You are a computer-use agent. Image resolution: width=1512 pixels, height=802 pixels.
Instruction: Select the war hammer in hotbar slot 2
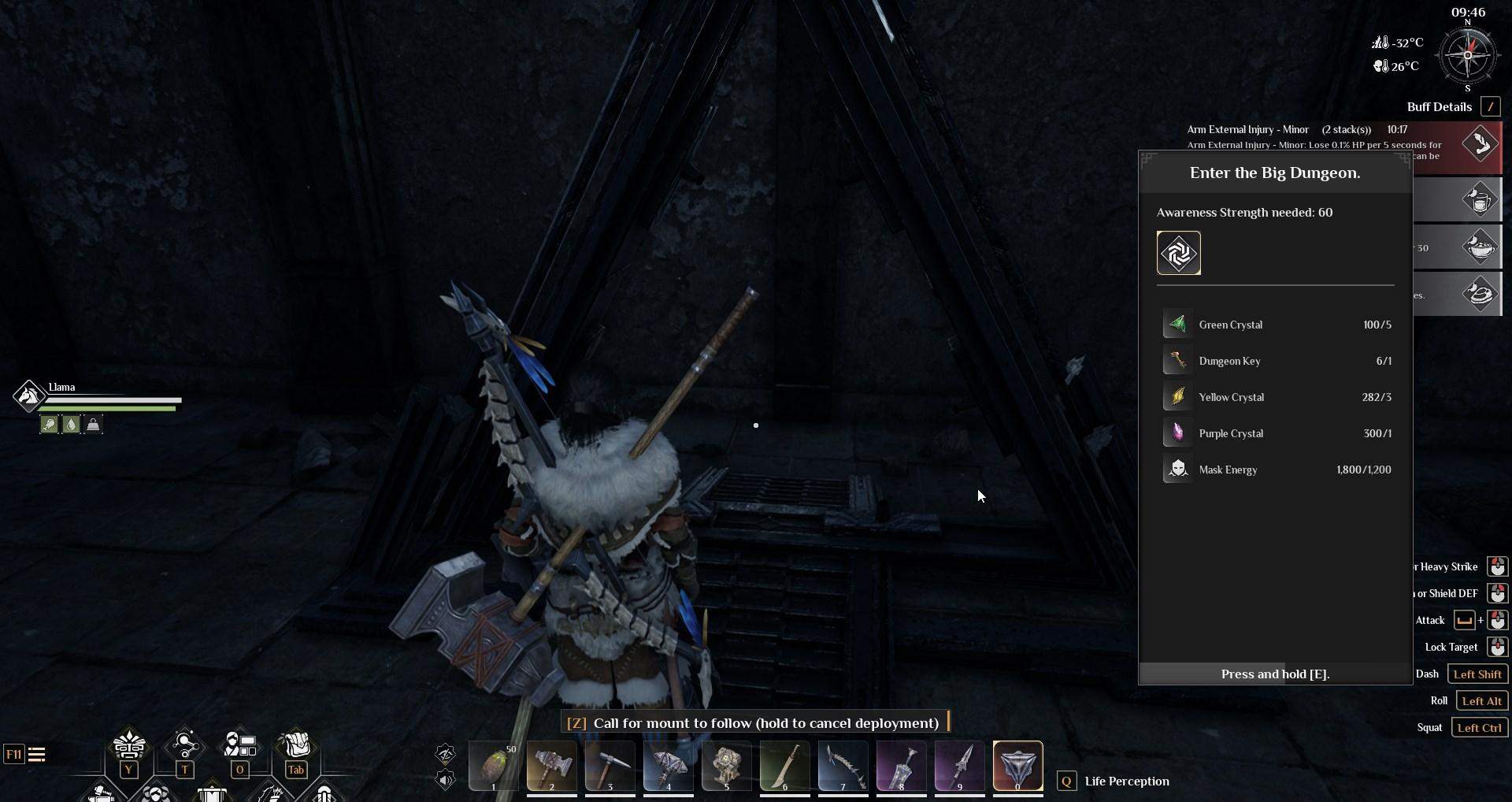point(551,766)
